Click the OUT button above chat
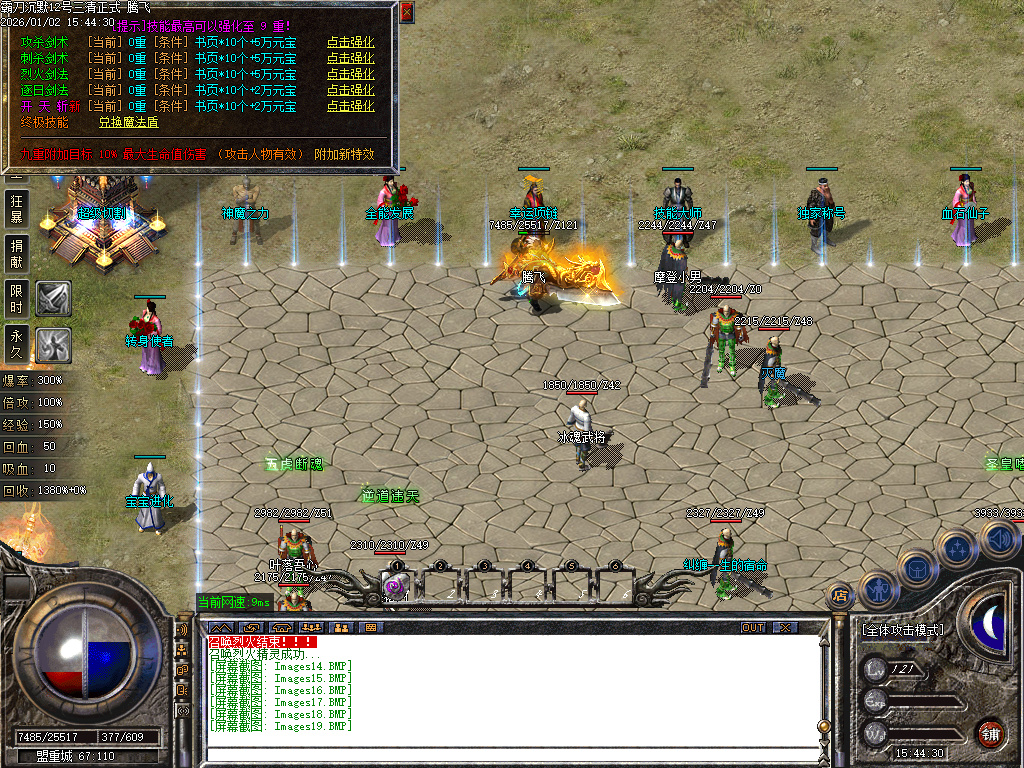Image resolution: width=1024 pixels, height=768 pixels. [x=752, y=627]
